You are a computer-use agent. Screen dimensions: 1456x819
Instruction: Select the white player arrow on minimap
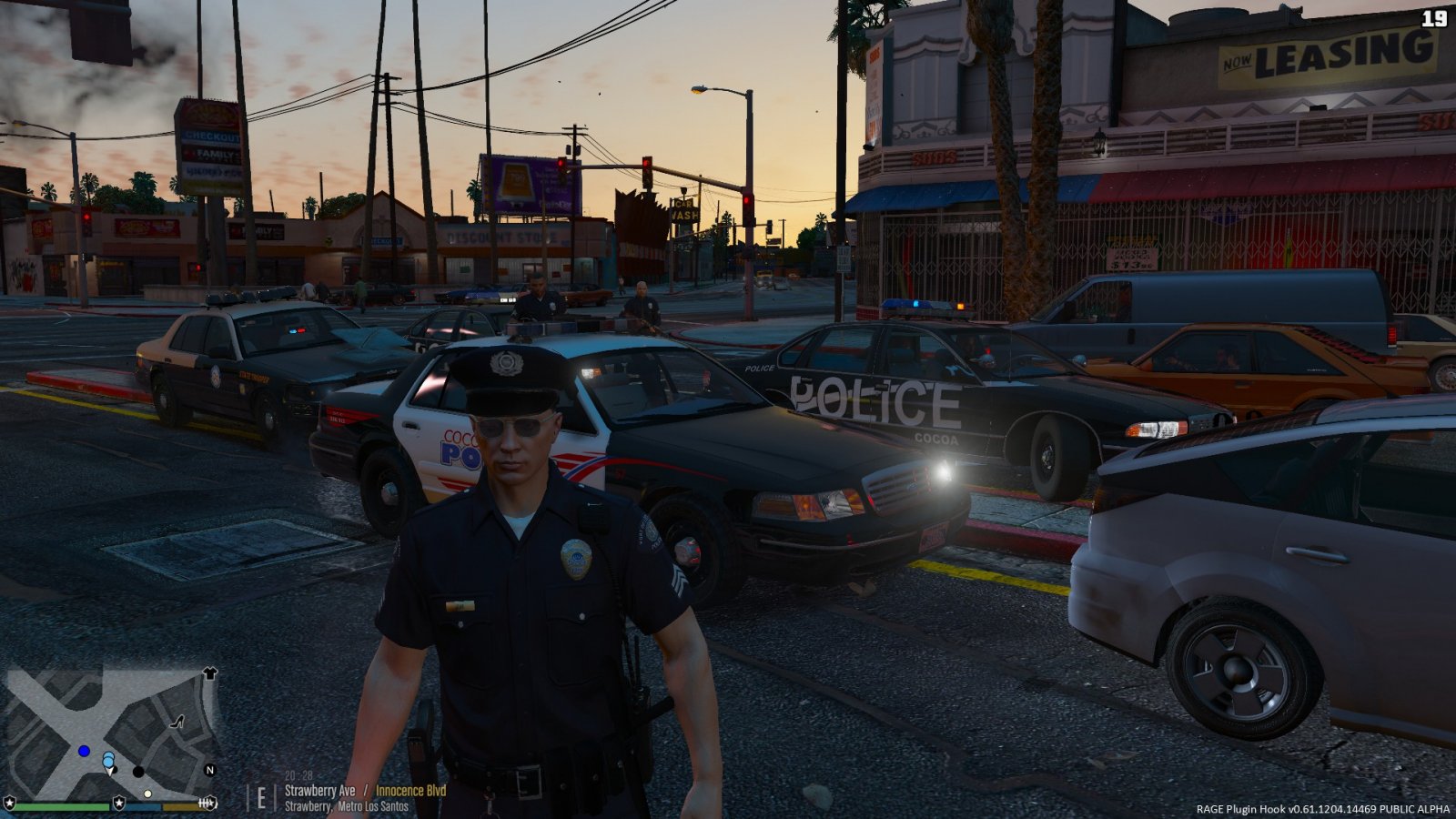tap(110, 770)
